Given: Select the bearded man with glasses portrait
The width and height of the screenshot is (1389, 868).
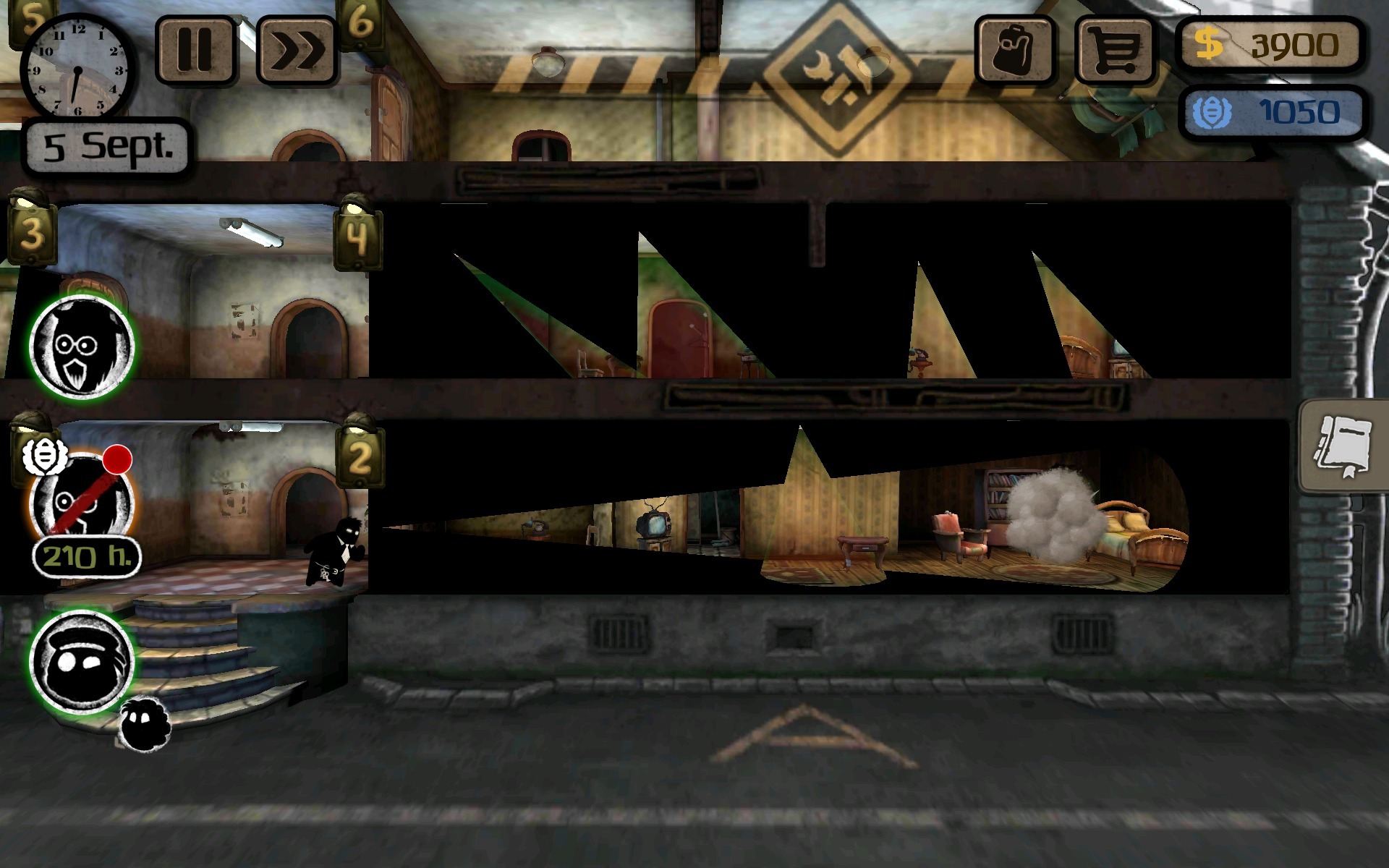Looking at the screenshot, I should point(82,347).
